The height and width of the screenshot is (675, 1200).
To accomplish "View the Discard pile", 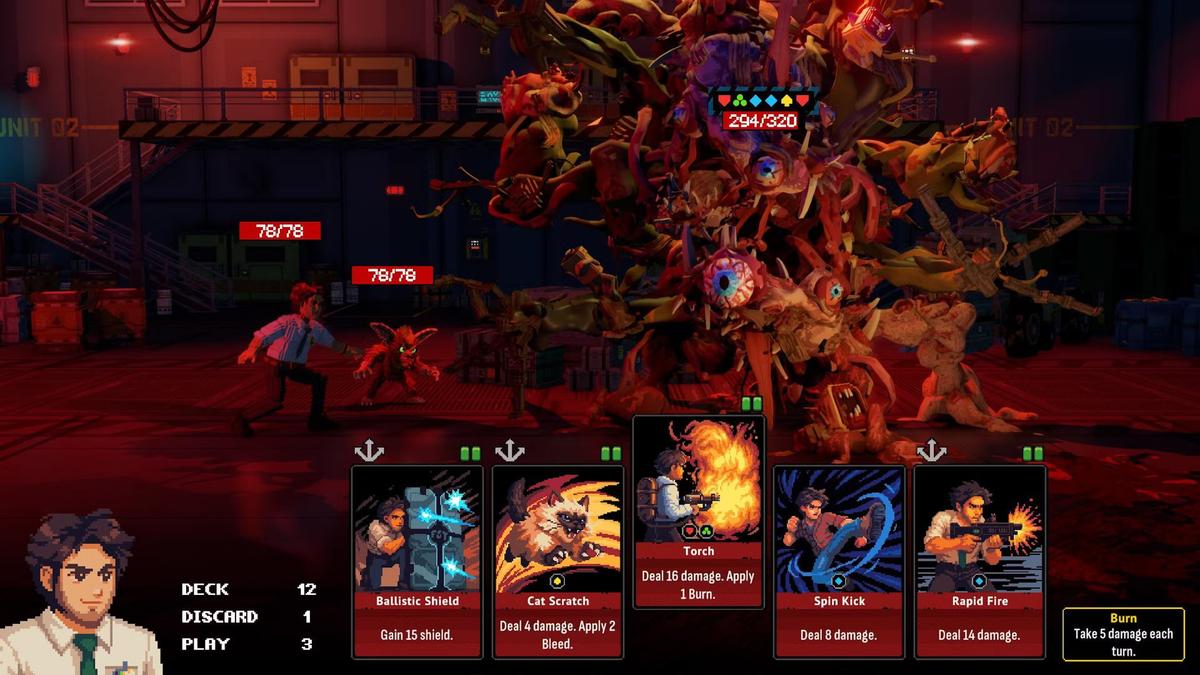I will (x=248, y=617).
